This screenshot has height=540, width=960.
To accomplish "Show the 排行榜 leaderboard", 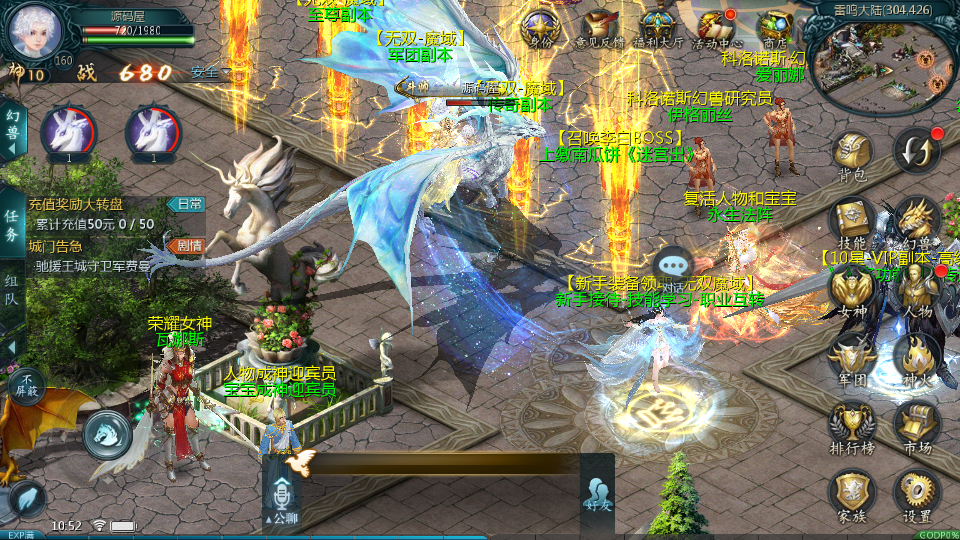I will pos(851,424).
